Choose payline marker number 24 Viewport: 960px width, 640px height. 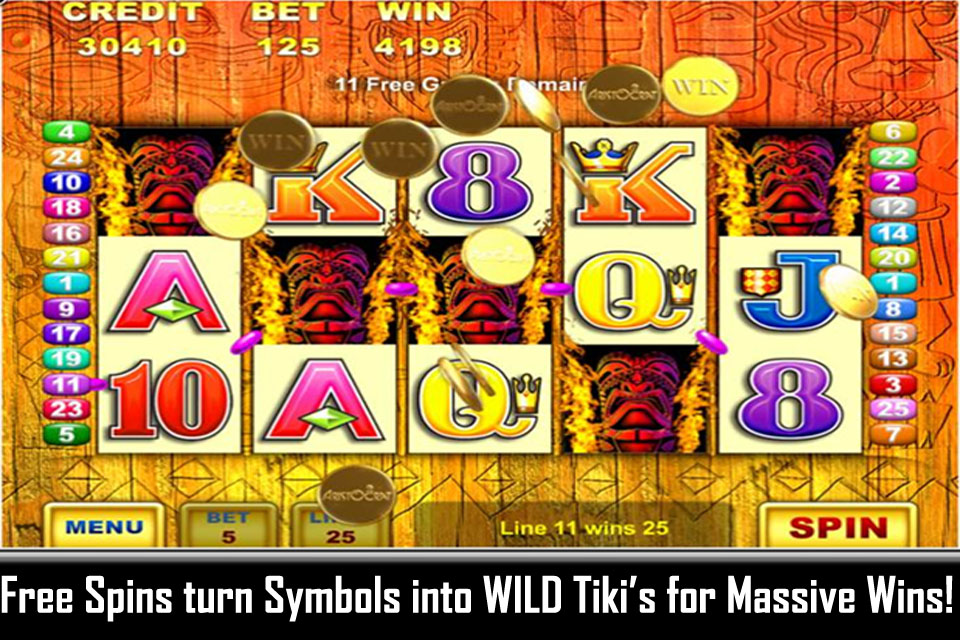[x=67, y=157]
